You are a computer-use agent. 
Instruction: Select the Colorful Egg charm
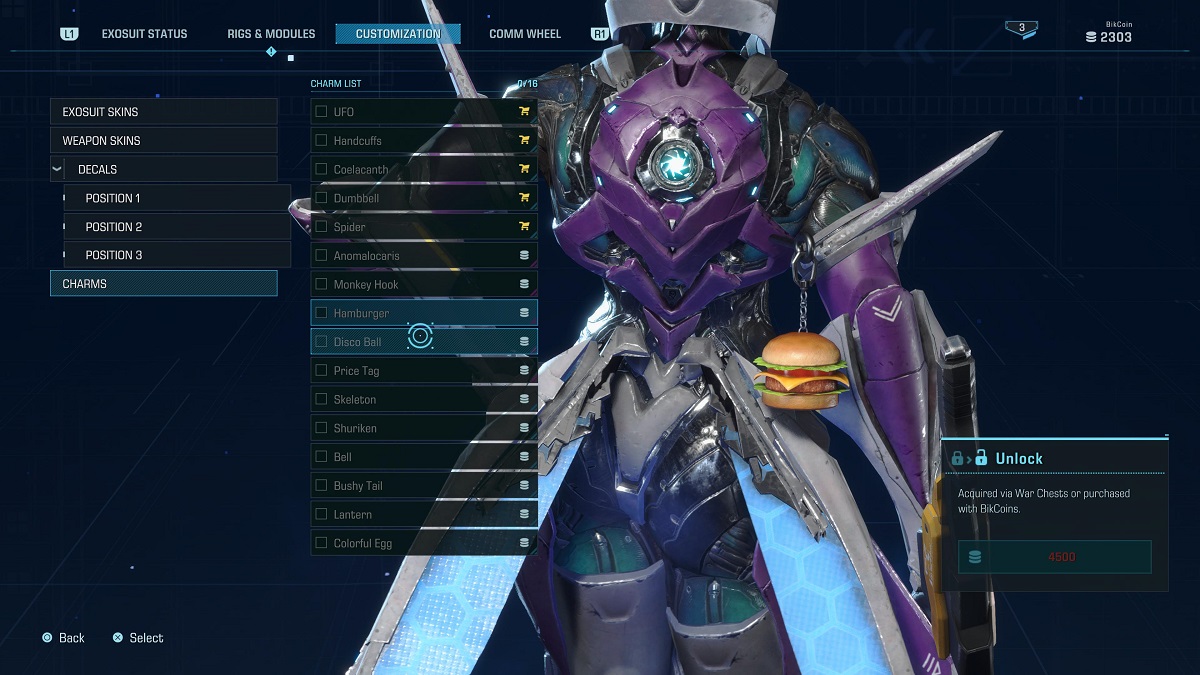(x=424, y=543)
